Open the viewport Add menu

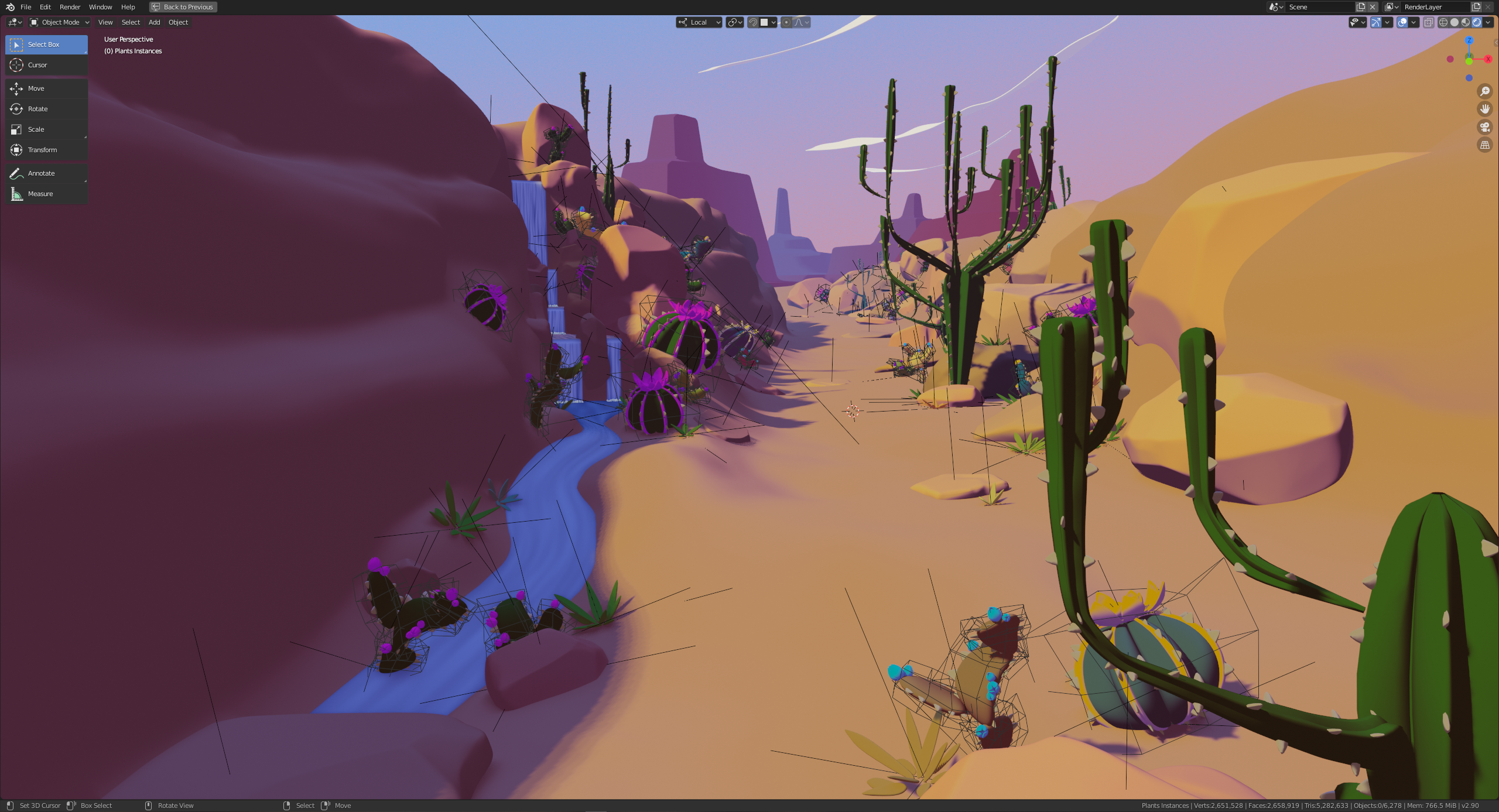[154, 22]
